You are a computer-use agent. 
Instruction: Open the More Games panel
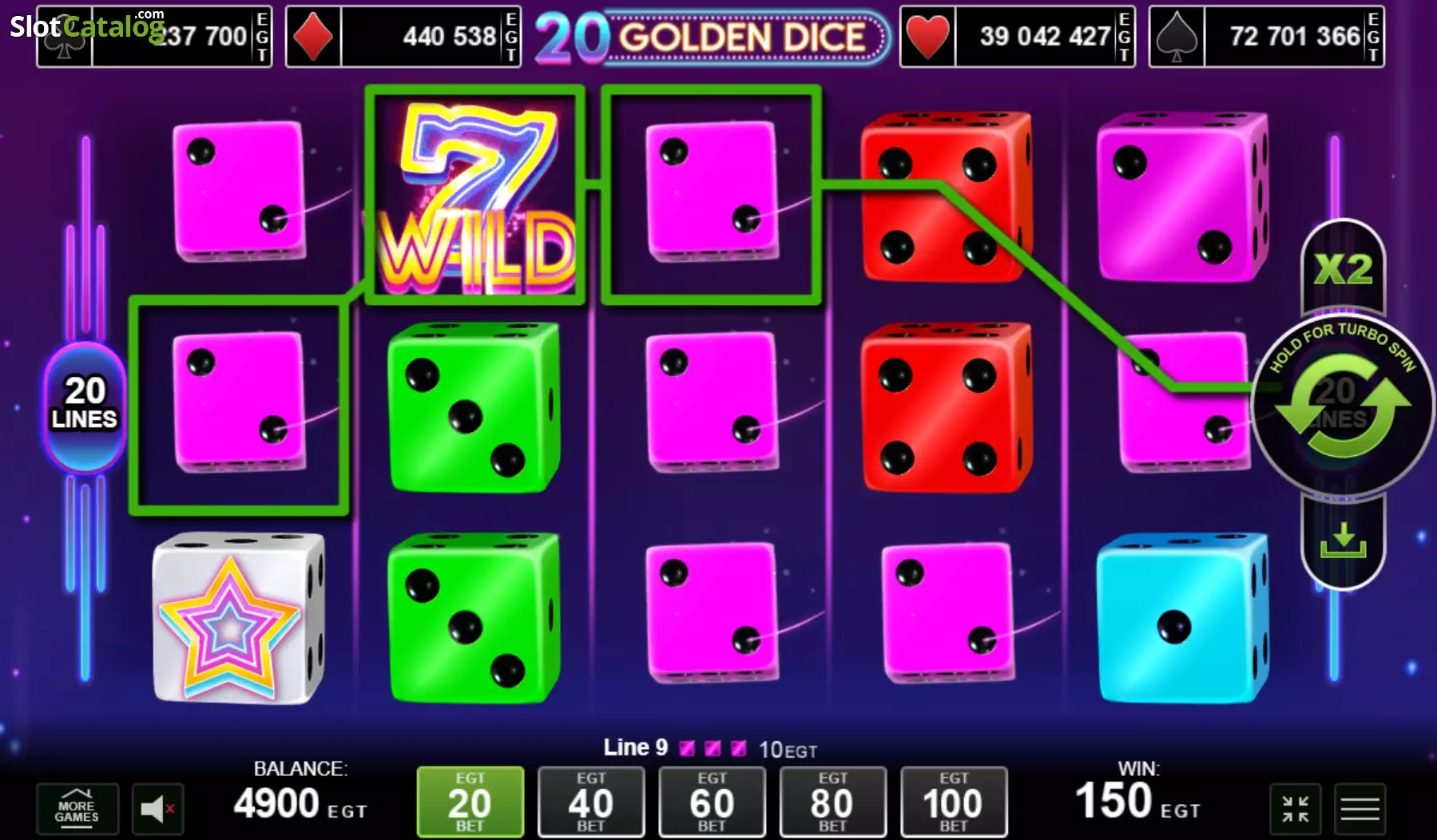pos(77,809)
